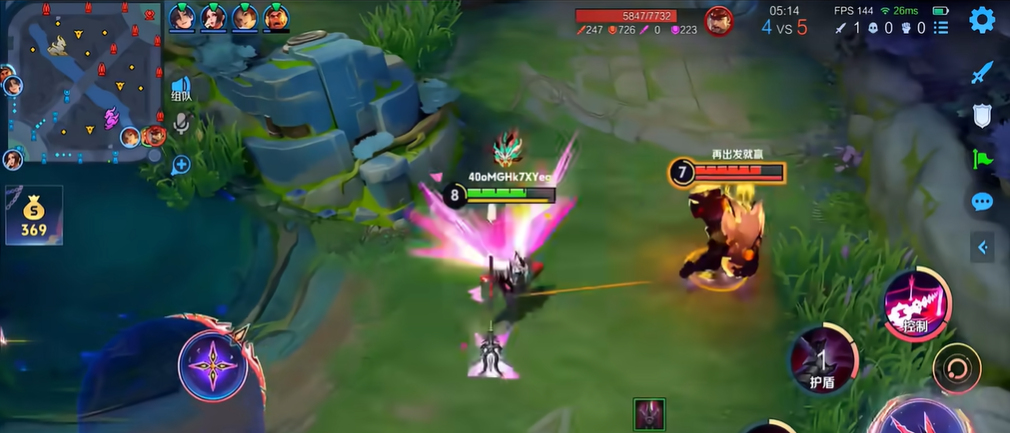
Task: Activate the 护盾 shield skill
Action: pyautogui.click(x=823, y=358)
